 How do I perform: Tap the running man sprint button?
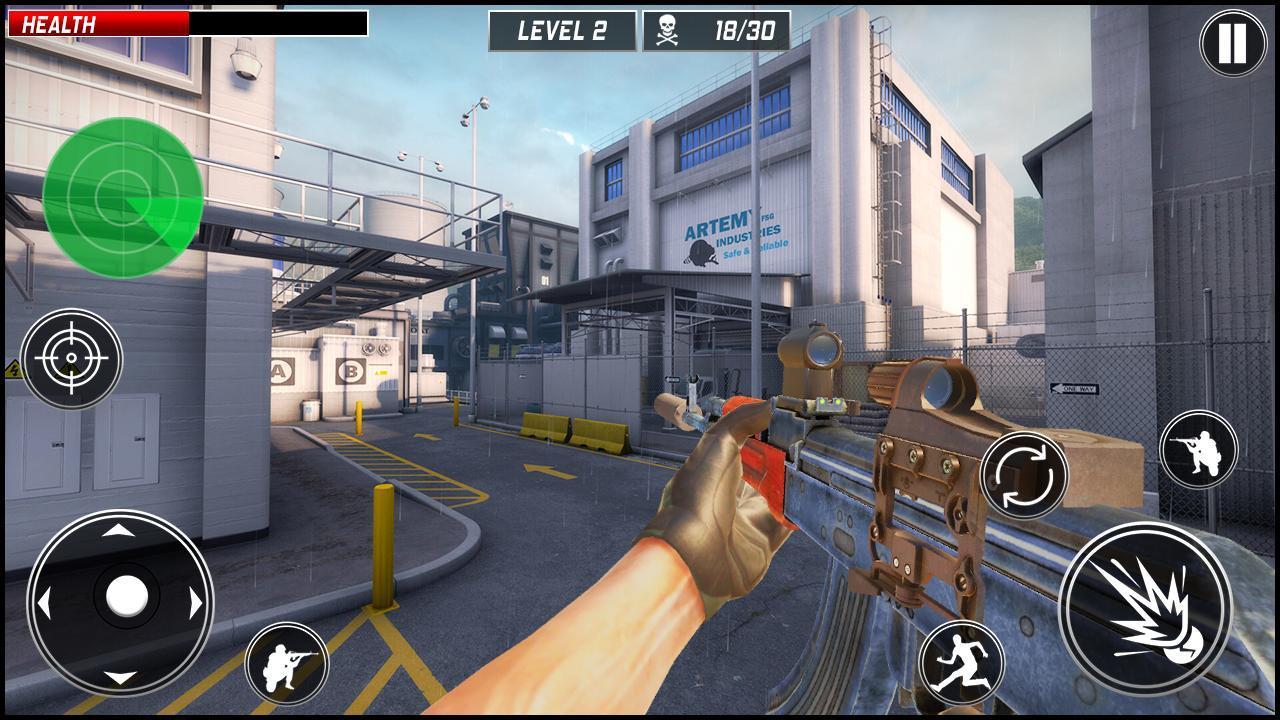(960, 662)
